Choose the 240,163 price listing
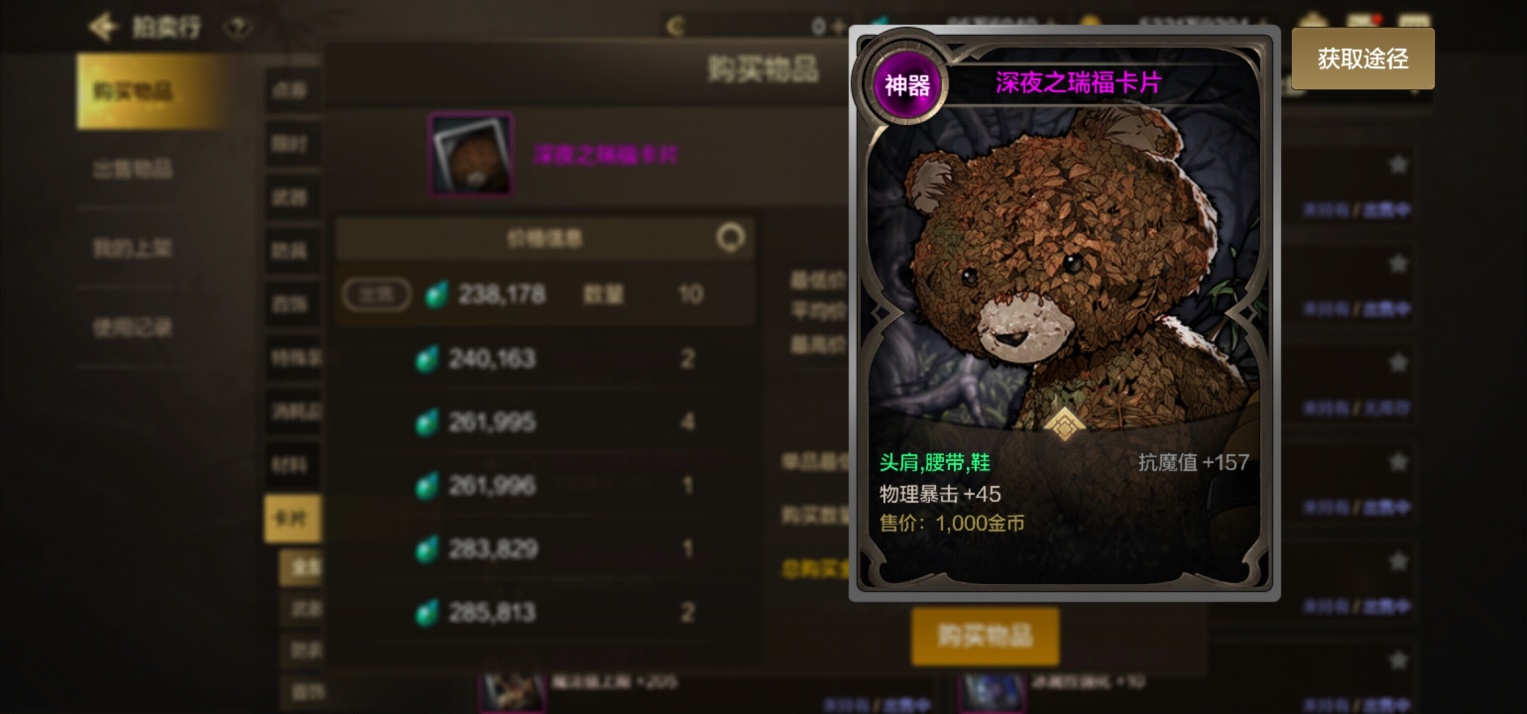 pos(545,358)
